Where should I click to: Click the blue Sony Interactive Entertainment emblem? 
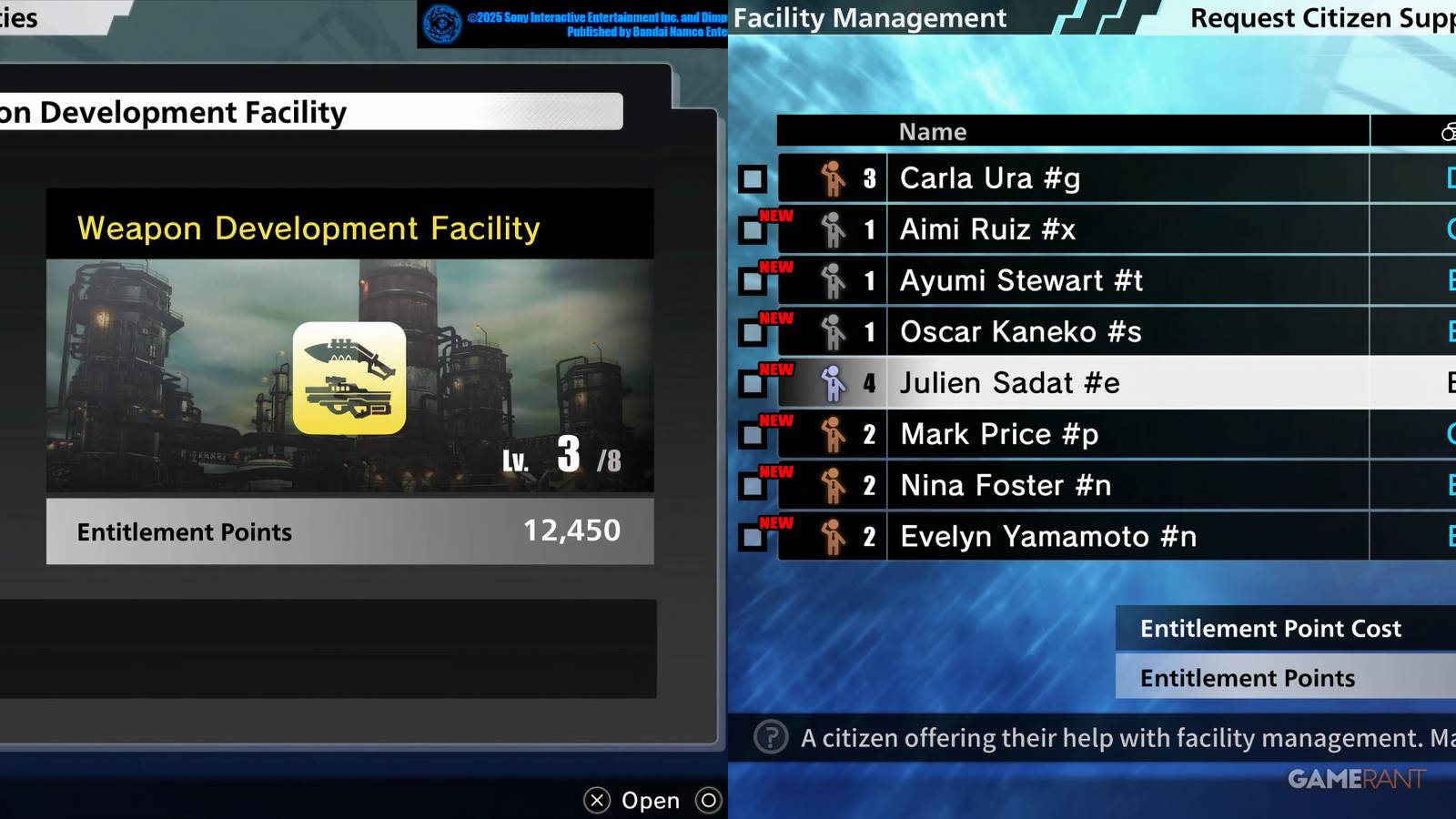point(442,23)
